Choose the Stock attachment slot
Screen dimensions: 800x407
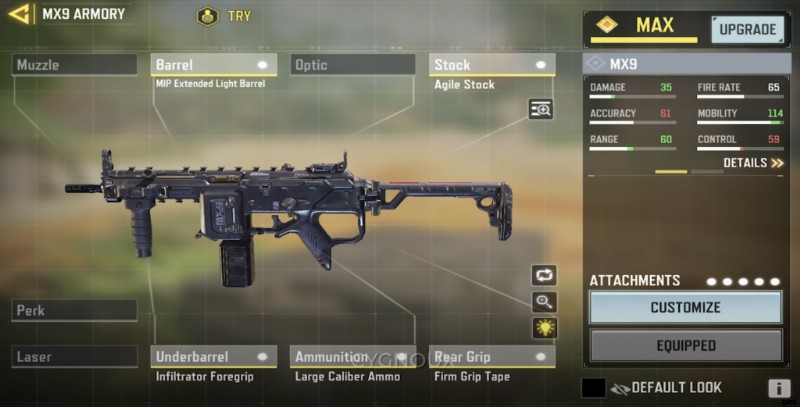click(x=492, y=65)
